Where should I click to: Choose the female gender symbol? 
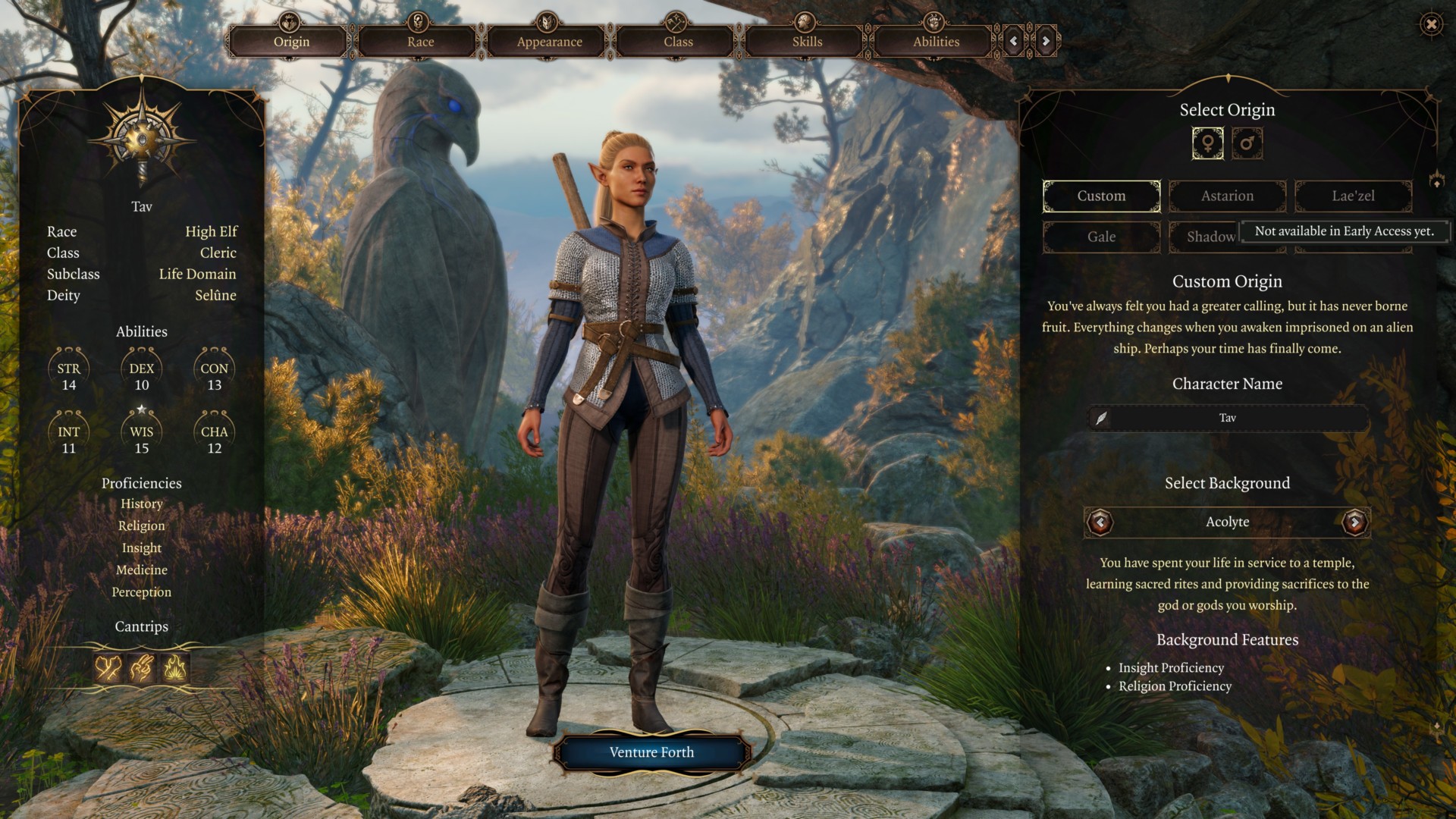1207,143
